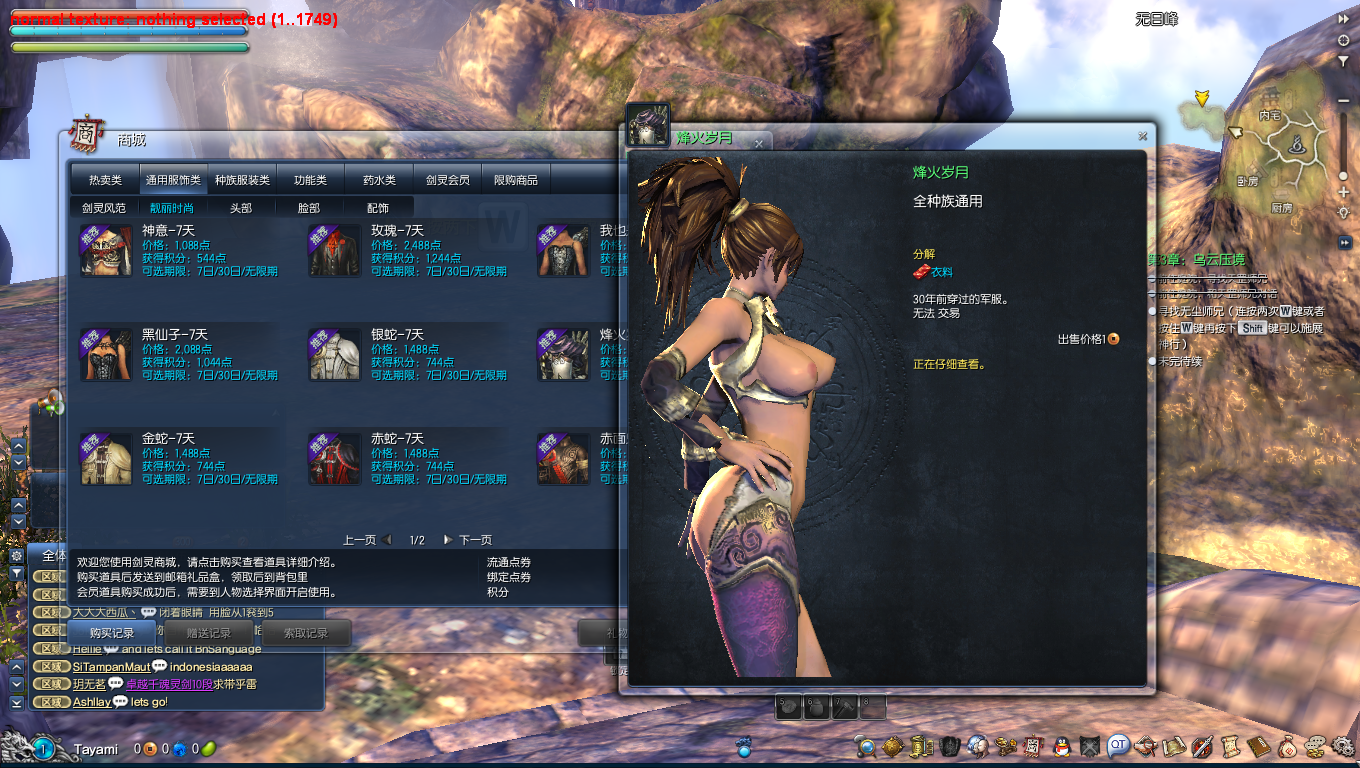View the 赠送记录 gift records
1360x768 pixels.
click(x=209, y=633)
